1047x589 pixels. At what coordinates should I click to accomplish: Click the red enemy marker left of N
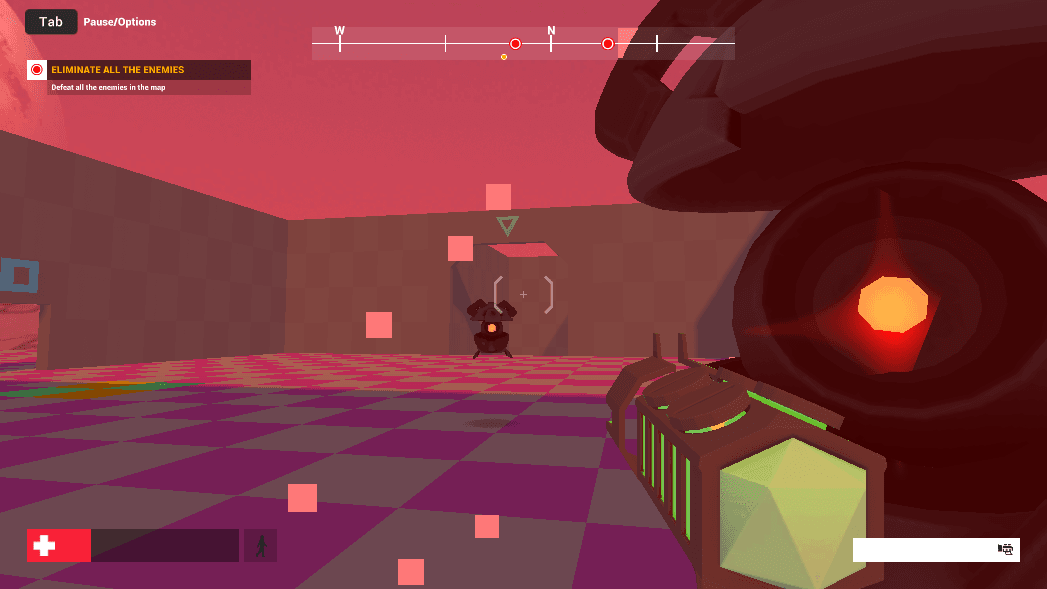pyautogui.click(x=516, y=44)
